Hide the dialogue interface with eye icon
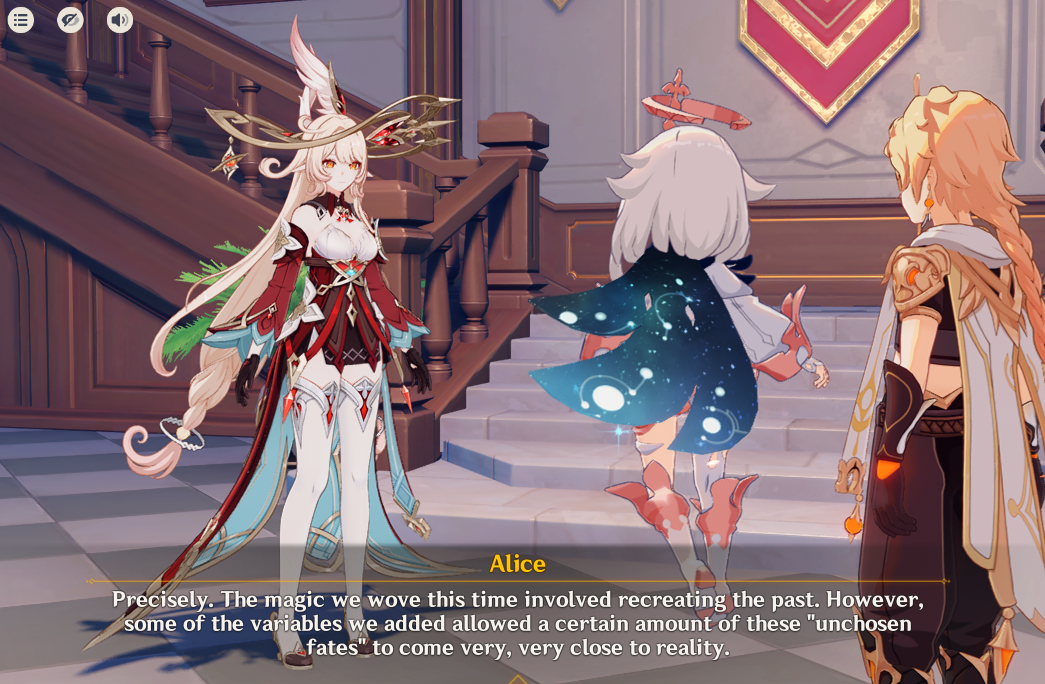 70,19
